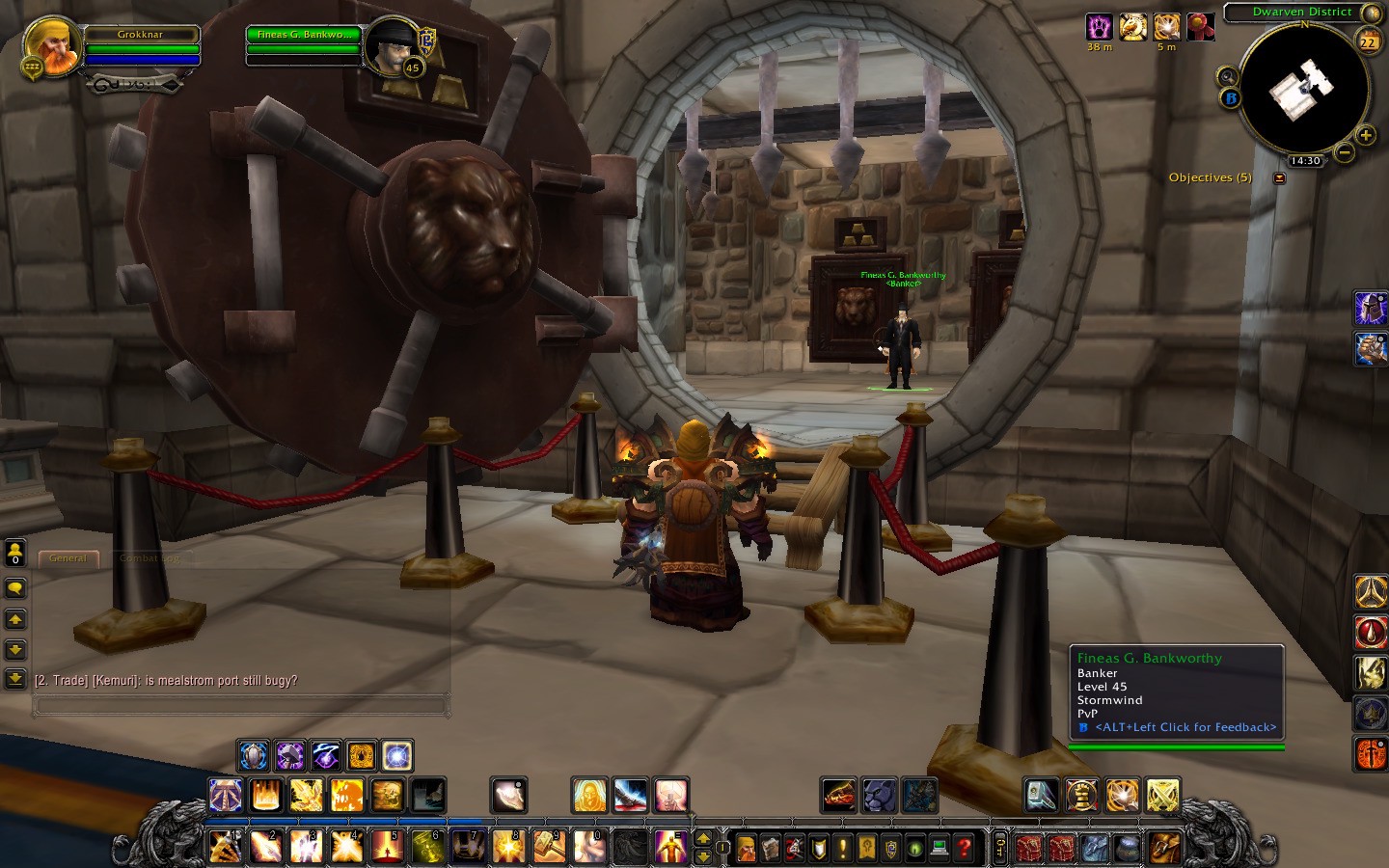The width and height of the screenshot is (1389, 868).
Task: Activate the panther mount icon
Action: (x=880, y=796)
